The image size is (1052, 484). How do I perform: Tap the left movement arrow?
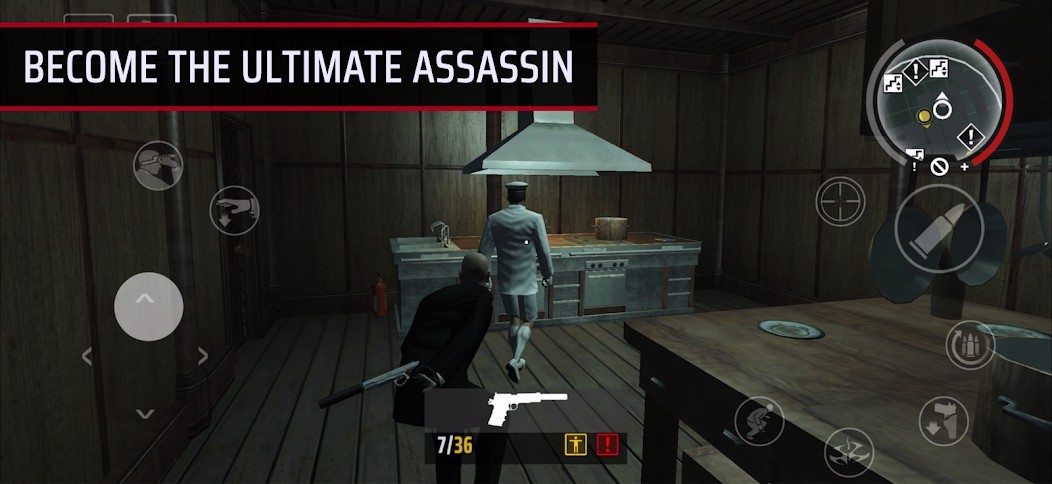pos(88,356)
